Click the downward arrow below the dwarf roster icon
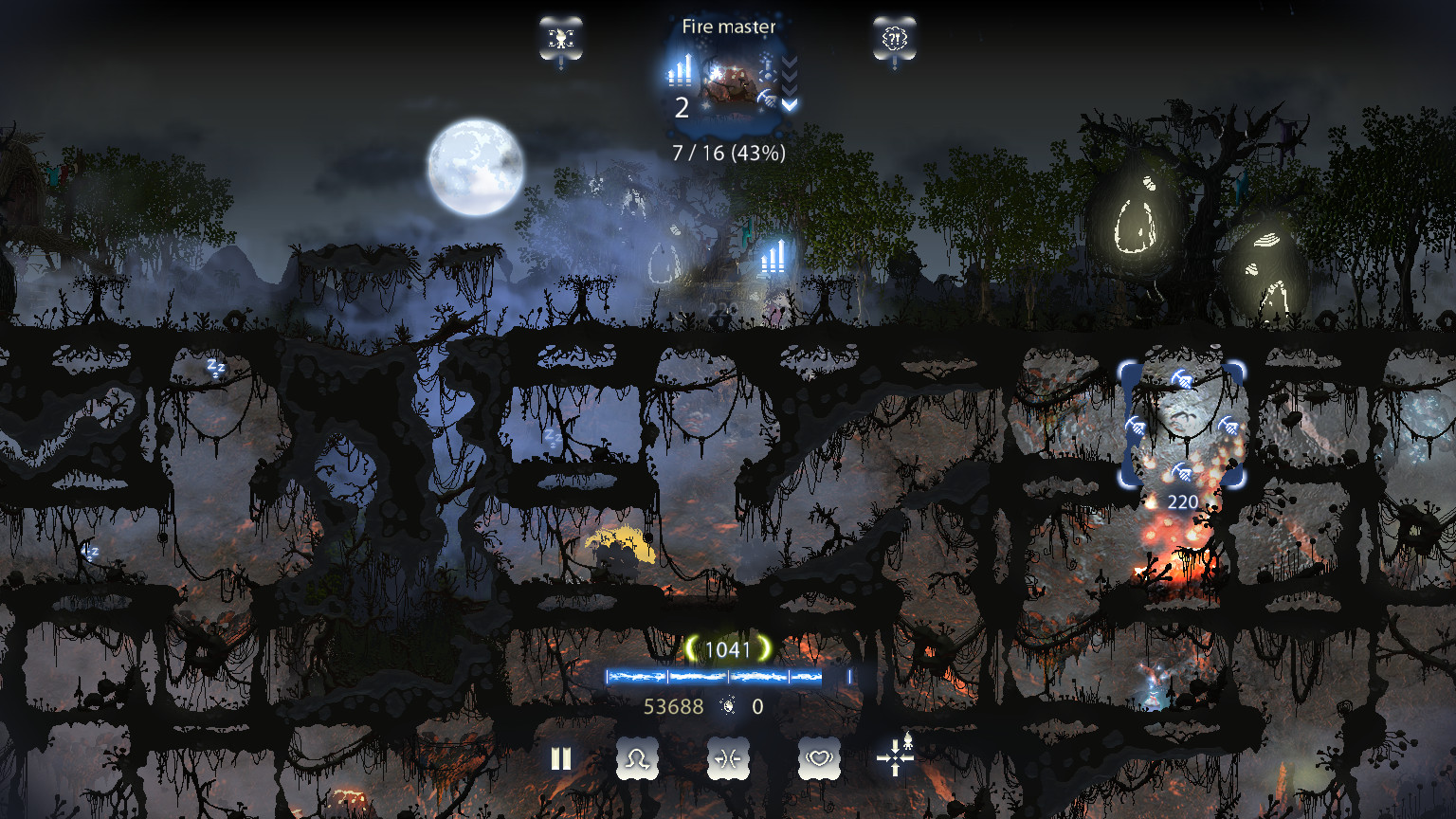The width and height of the screenshot is (1456, 819). pos(561,63)
